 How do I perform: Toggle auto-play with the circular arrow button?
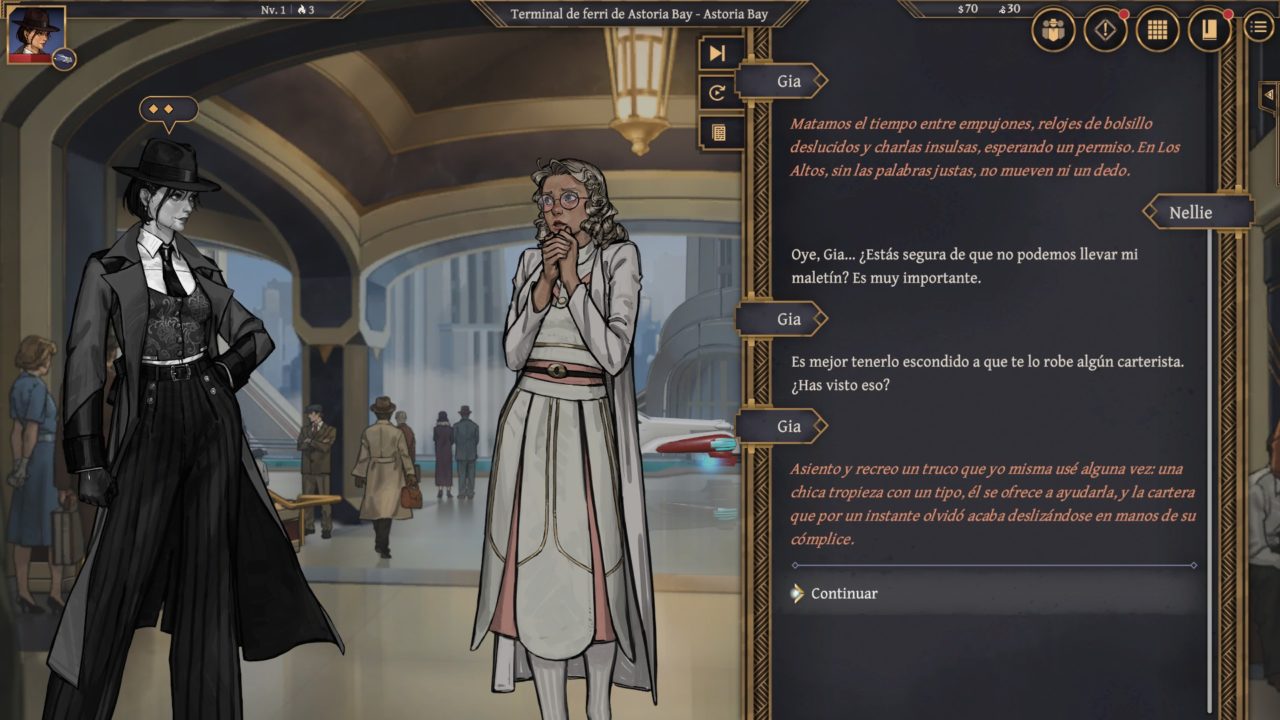718,93
